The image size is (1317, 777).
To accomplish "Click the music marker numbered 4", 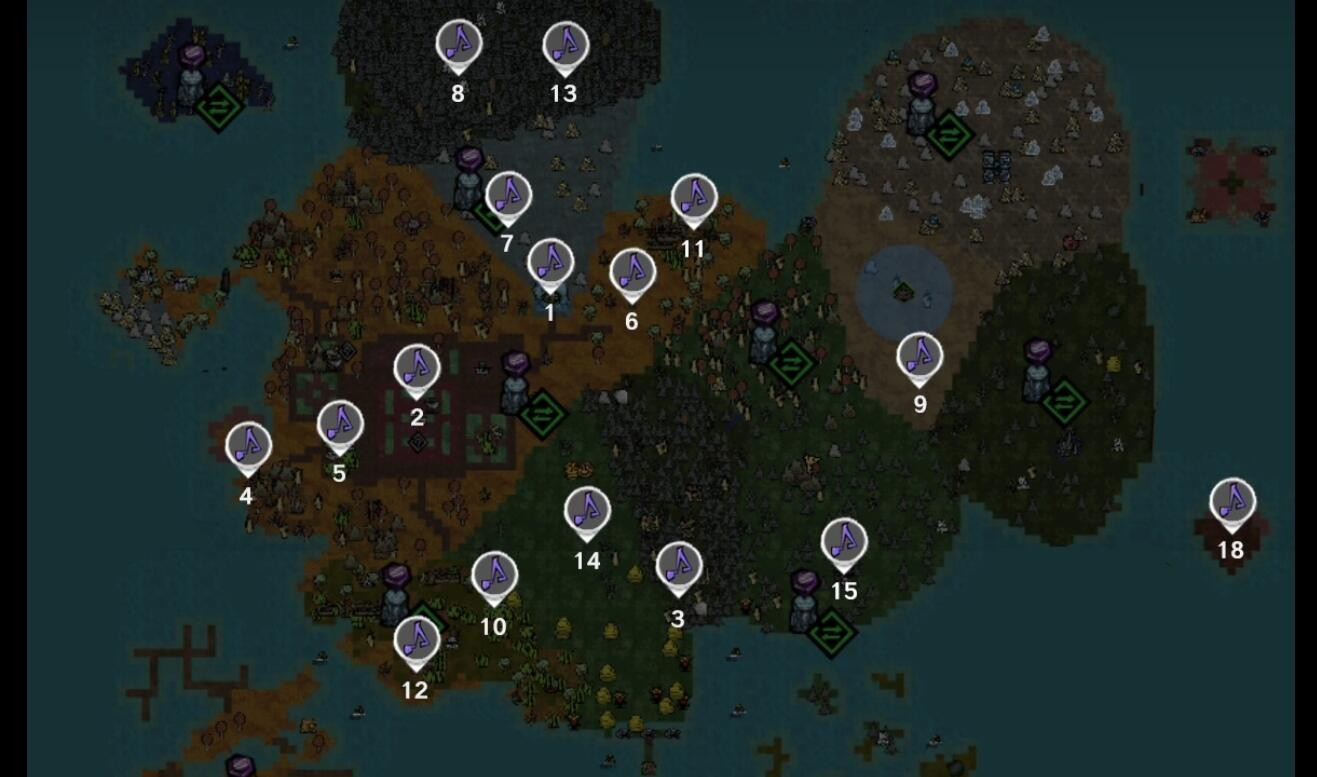I will (x=248, y=446).
